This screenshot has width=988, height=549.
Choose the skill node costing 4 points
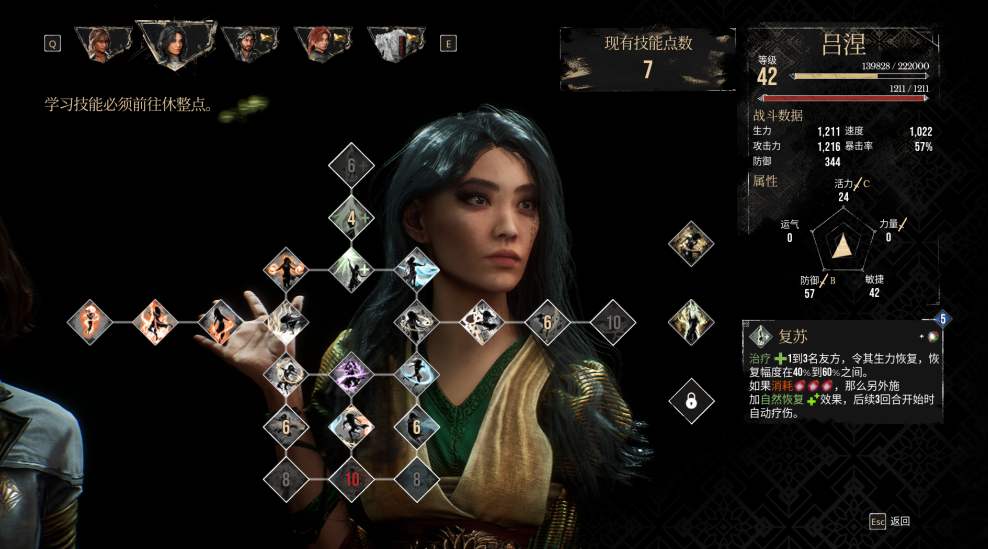click(x=351, y=216)
